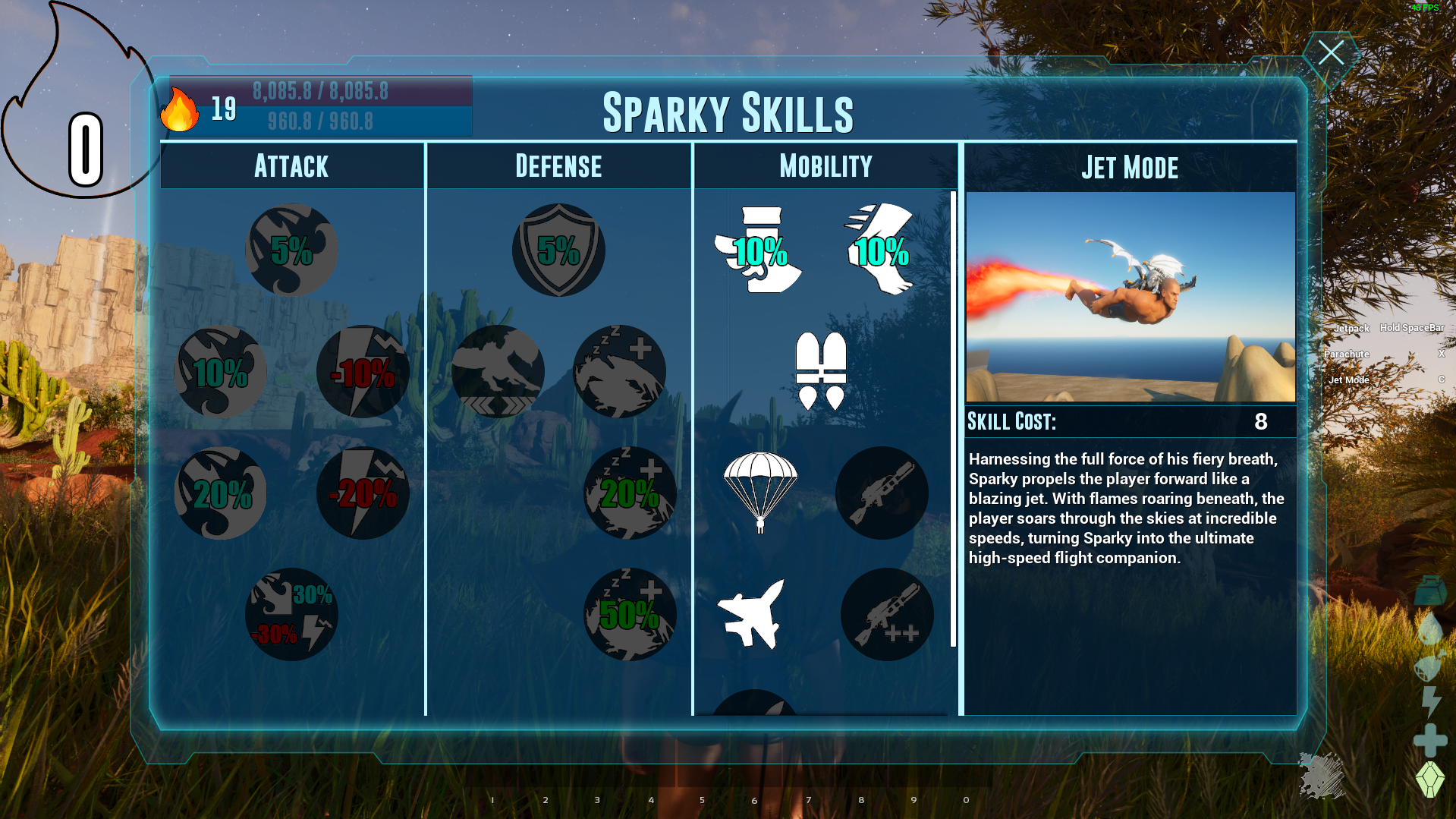1456x819 pixels.
Task: Pick the Jetpack mobility skill
Action: (821, 372)
